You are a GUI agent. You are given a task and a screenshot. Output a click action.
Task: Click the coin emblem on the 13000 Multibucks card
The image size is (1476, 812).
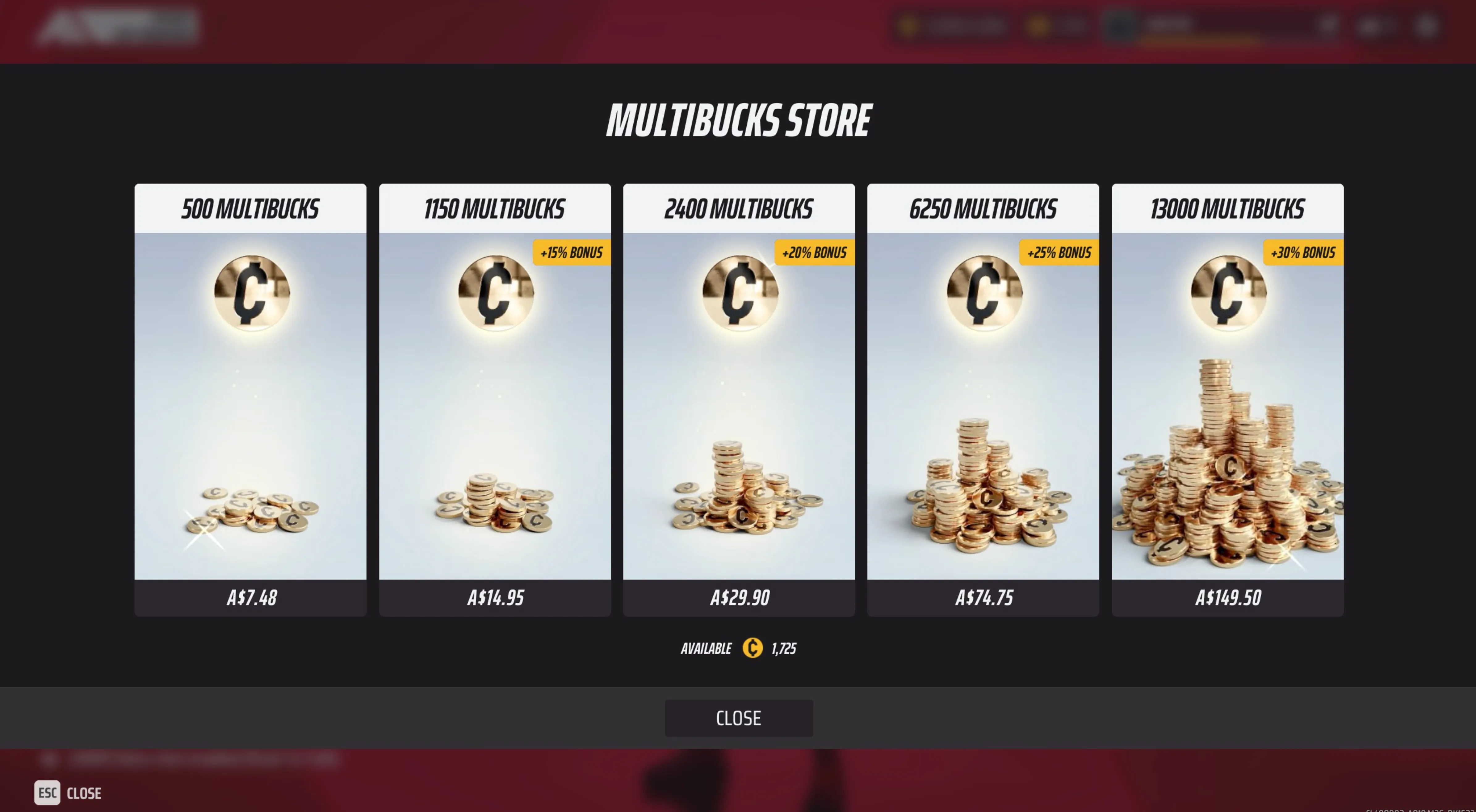pos(1227,293)
